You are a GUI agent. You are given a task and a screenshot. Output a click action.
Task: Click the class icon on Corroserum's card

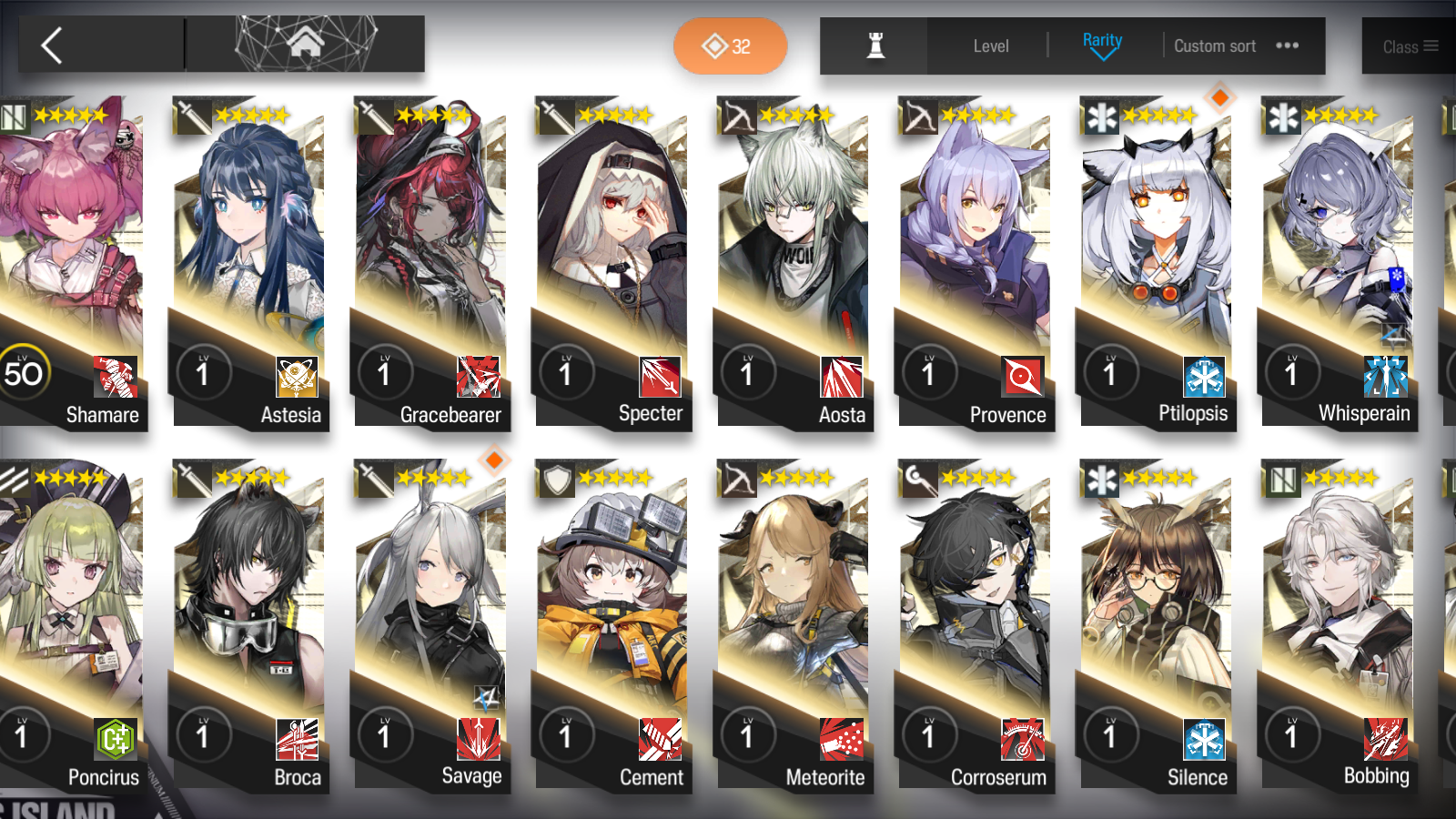pos(1022,741)
